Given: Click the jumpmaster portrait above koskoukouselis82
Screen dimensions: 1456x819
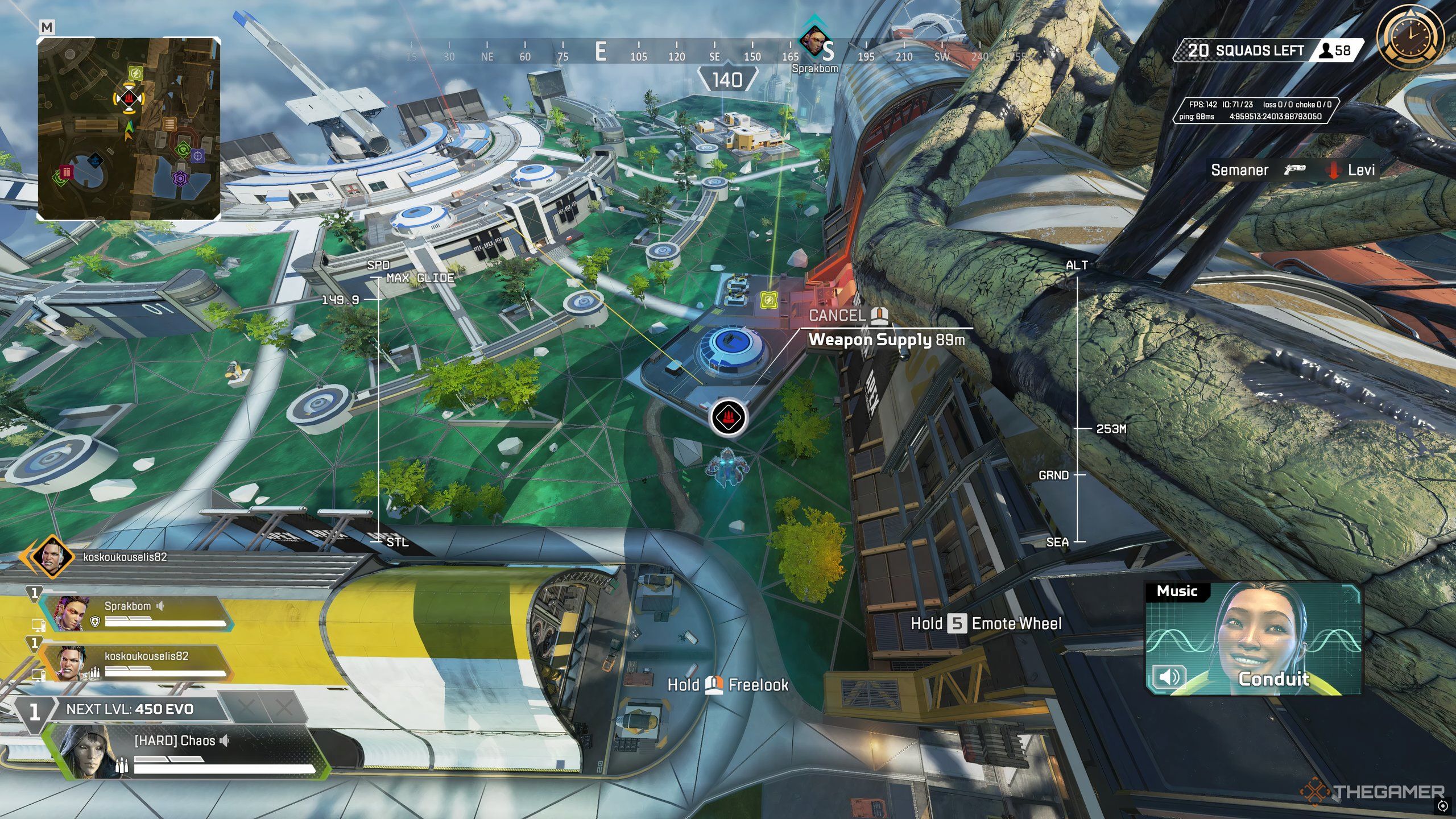Looking at the screenshot, I should click(52, 556).
